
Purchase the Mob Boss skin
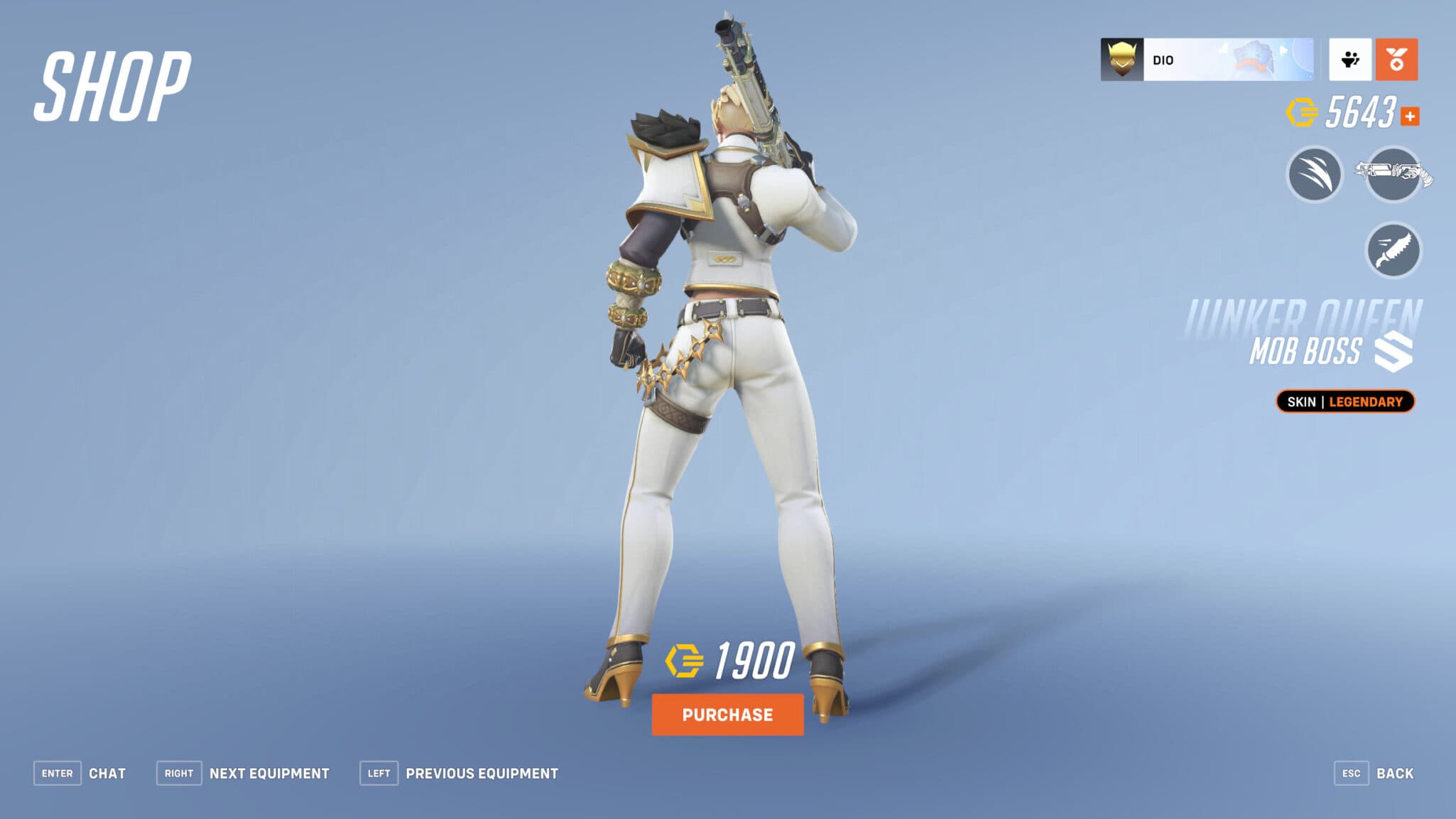click(727, 715)
